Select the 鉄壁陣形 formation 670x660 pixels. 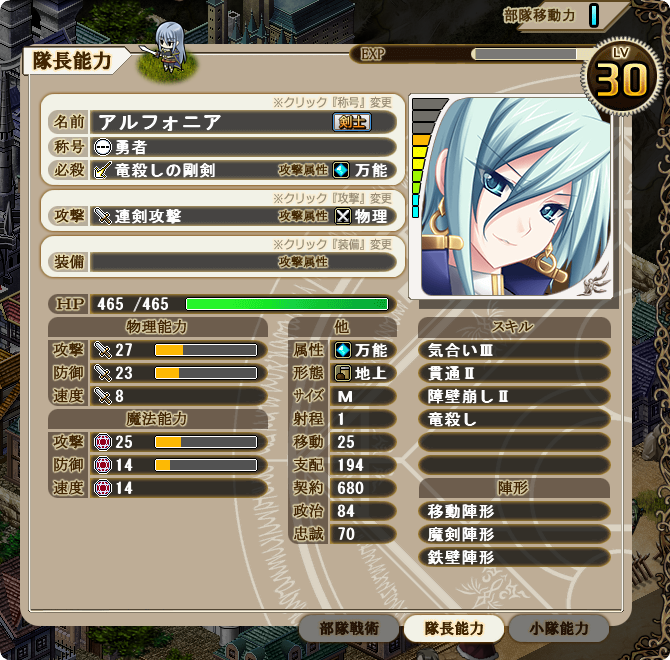[x=514, y=557]
